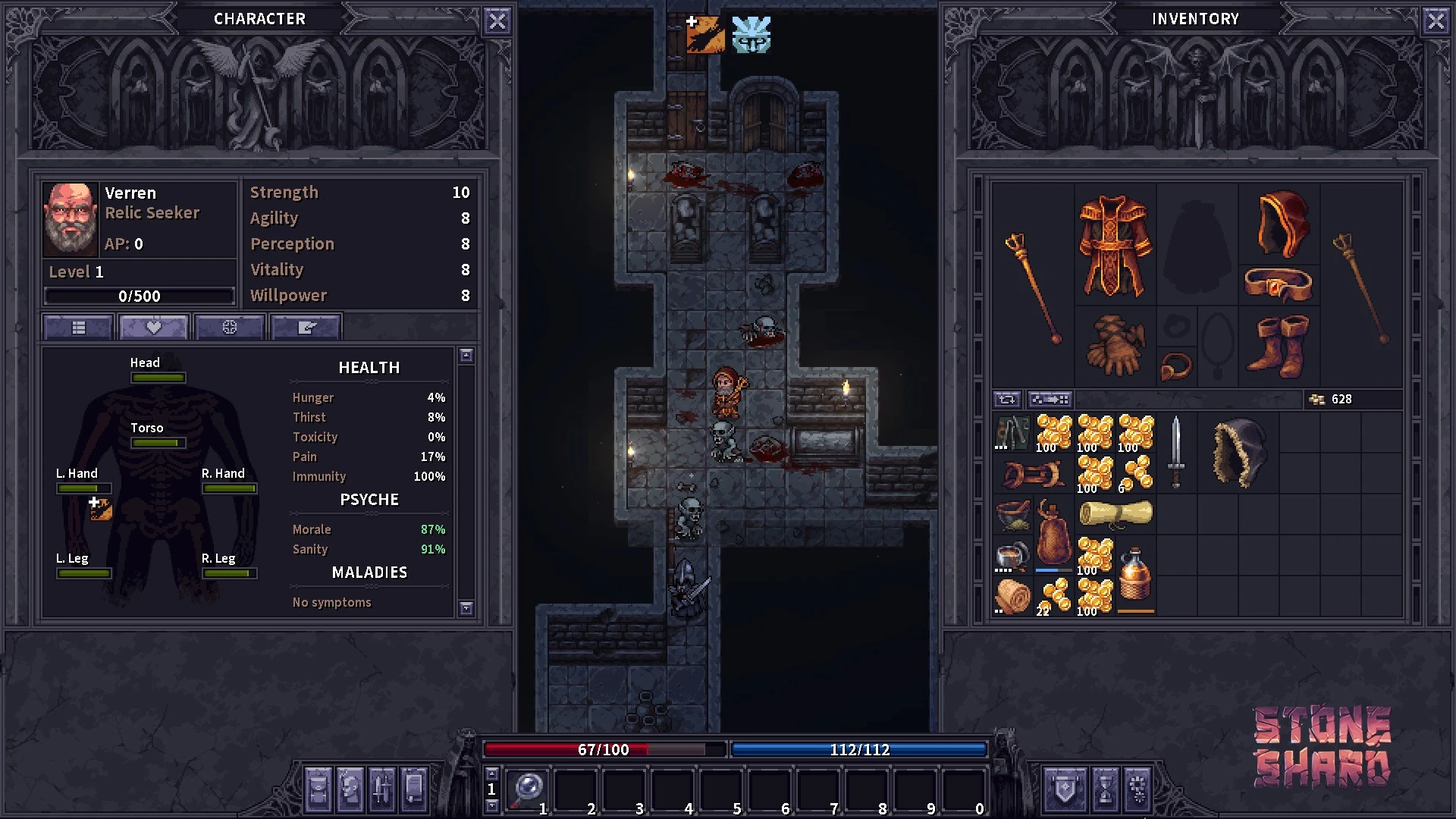The image size is (1456, 819).
Task: Open the crosshair-icon character tab
Action: 230,328
